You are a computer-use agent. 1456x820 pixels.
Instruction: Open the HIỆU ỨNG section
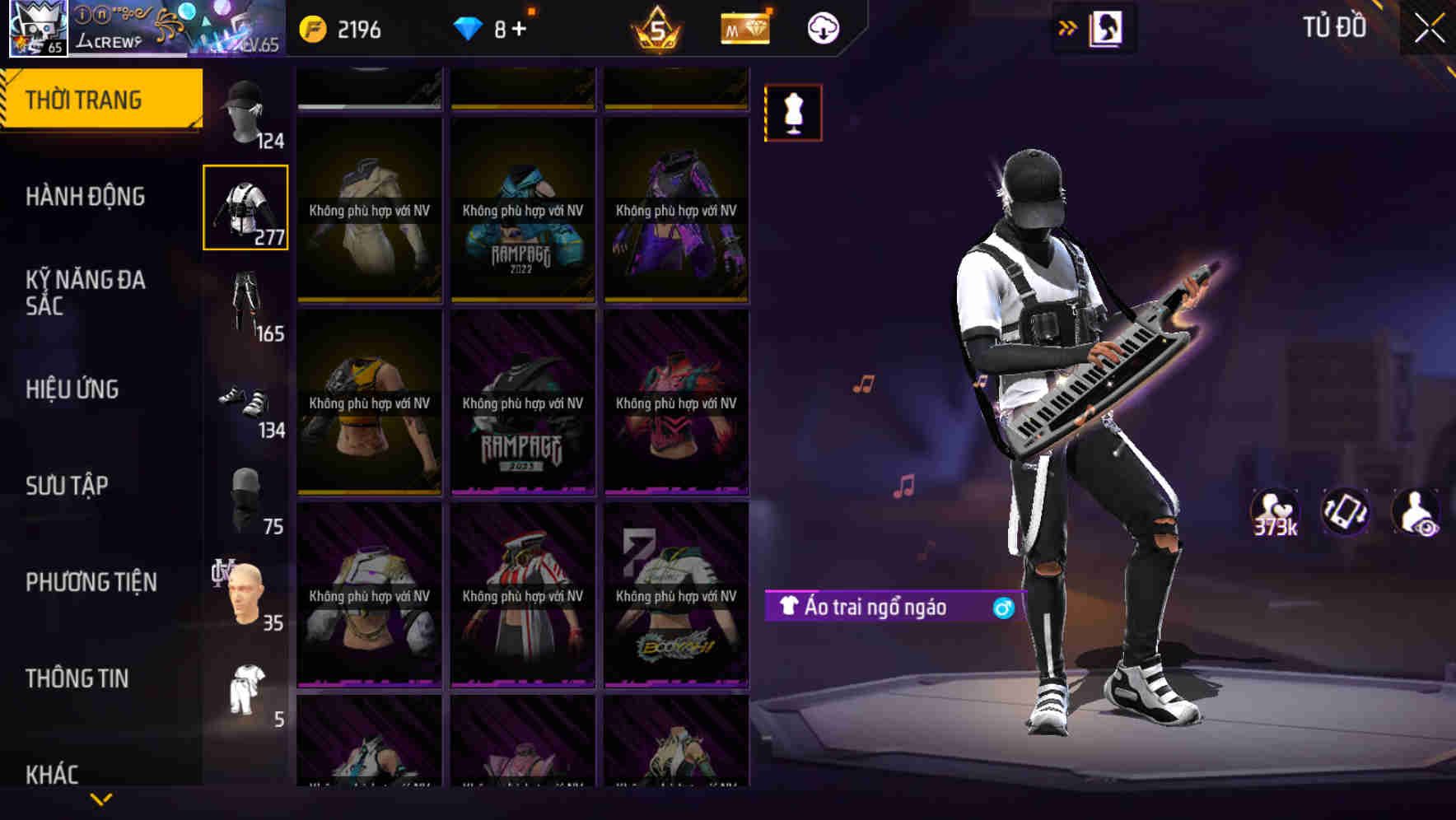(x=72, y=389)
